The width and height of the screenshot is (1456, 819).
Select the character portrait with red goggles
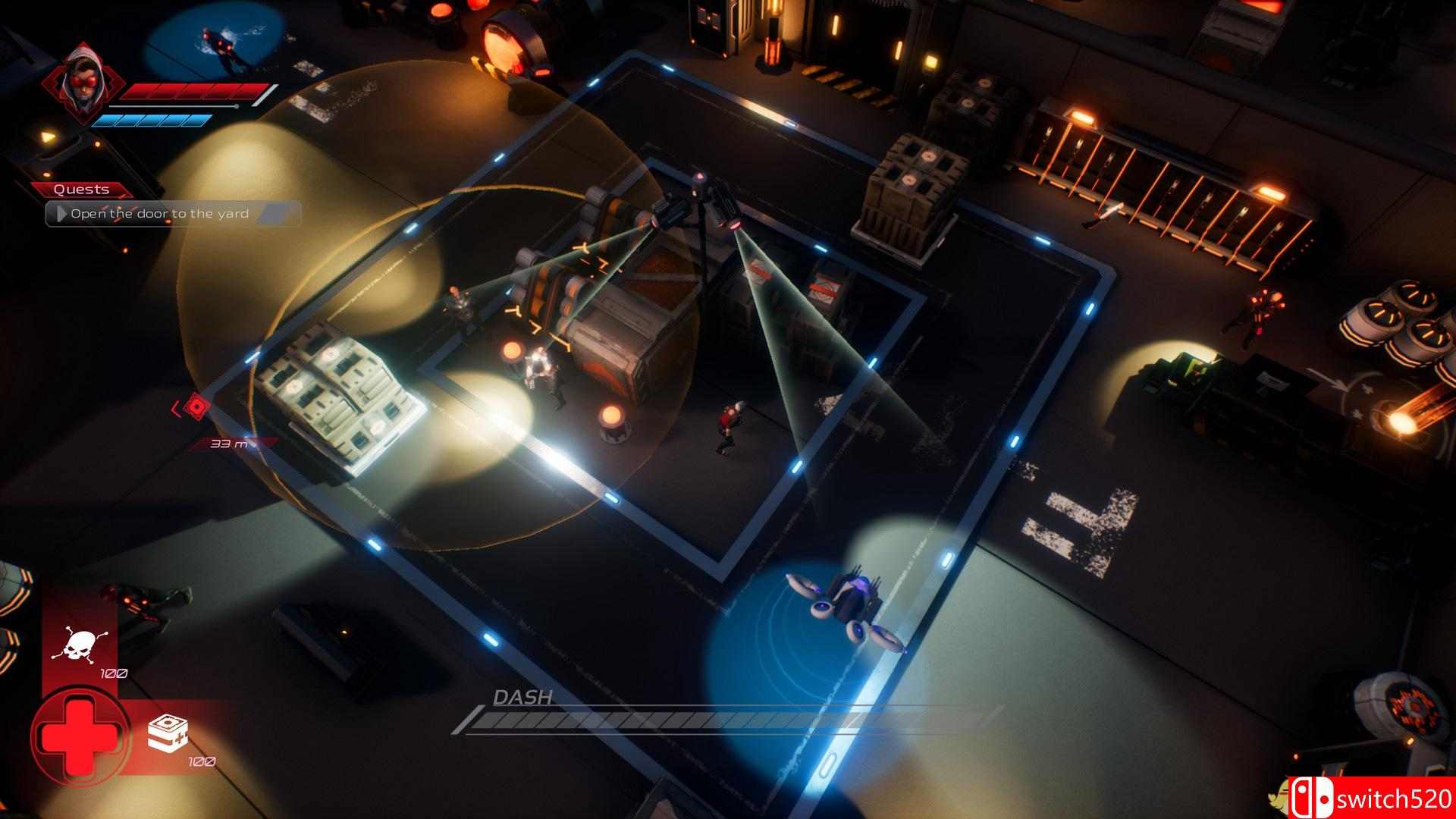tap(85, 85)
